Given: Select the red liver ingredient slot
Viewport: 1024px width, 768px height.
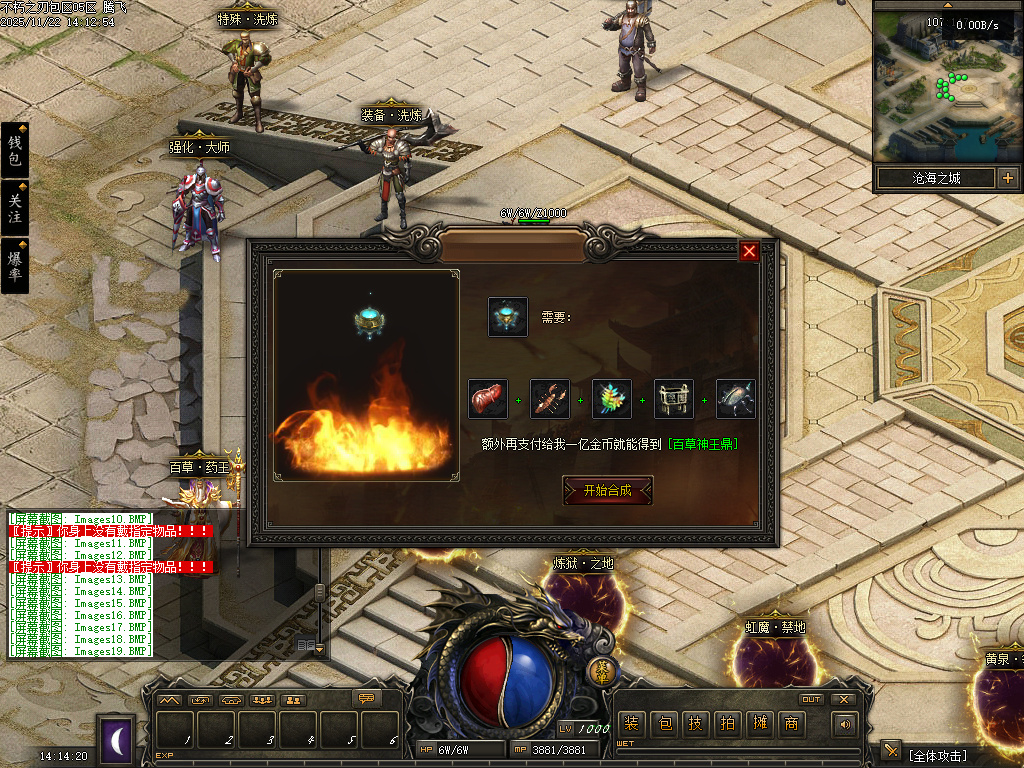Looking at the screenshot, I should point(488,399).
